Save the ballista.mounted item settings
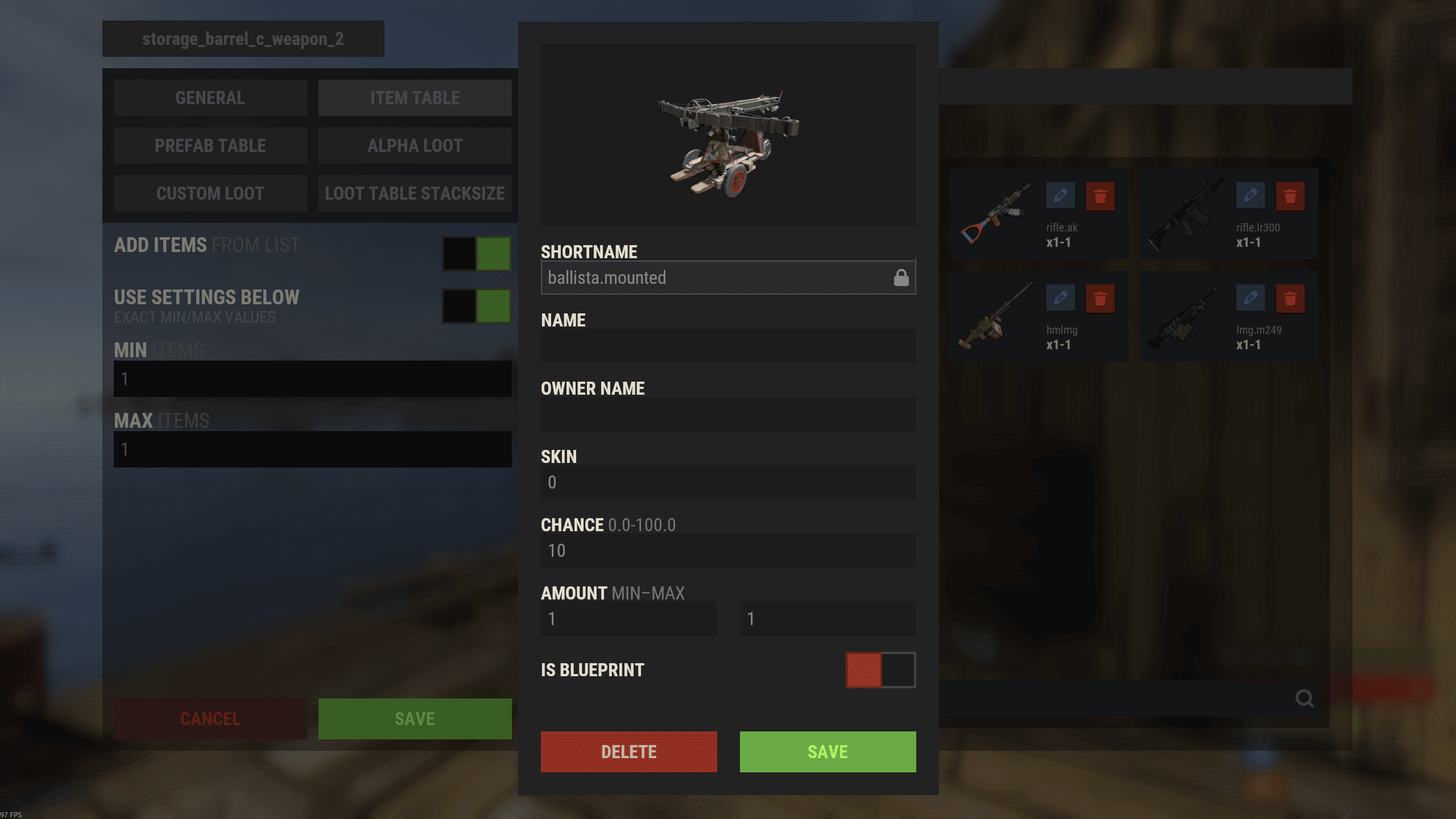Screen dimensions: 1456x819 coord(828,751)
